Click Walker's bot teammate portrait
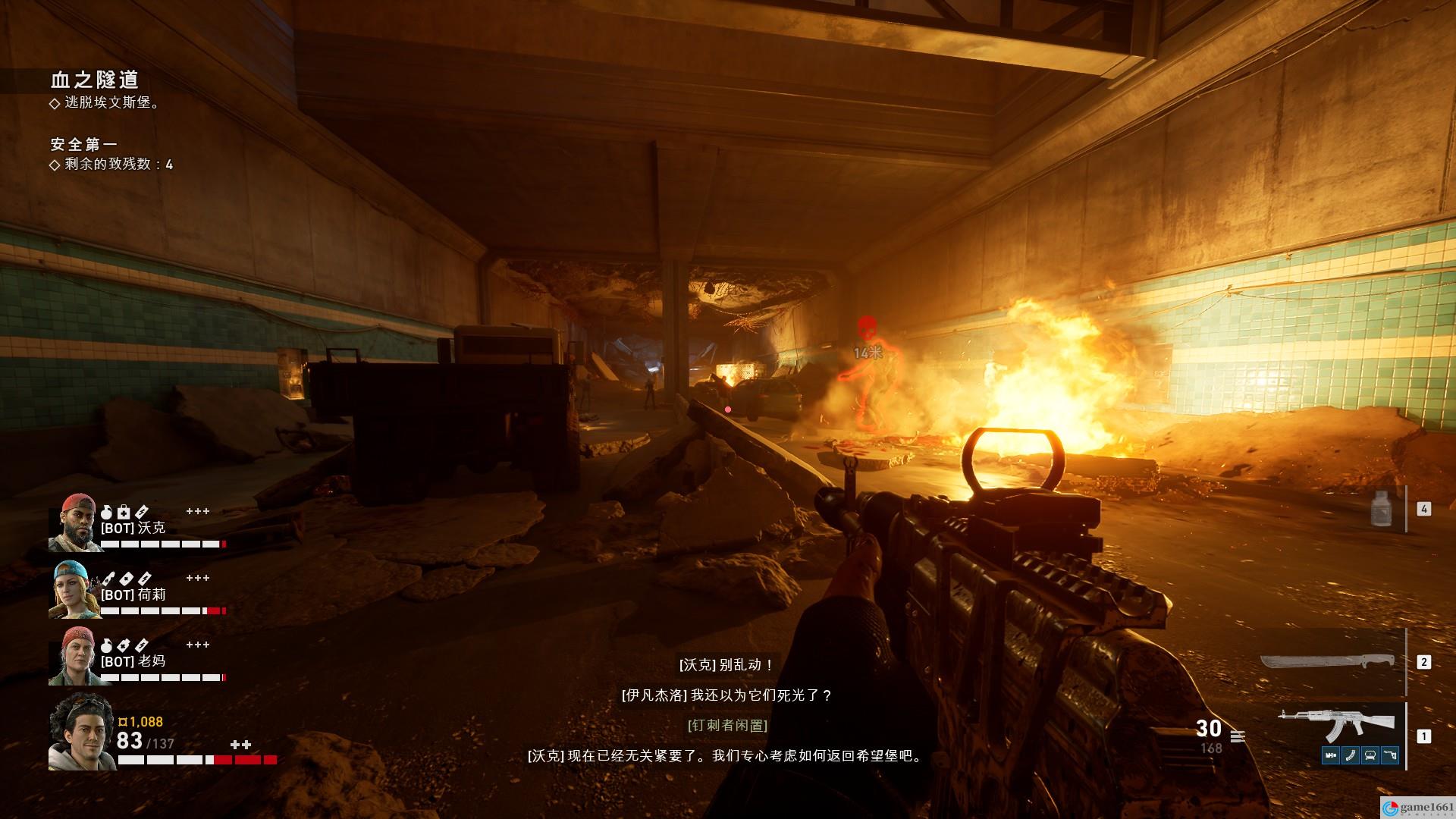This screenshot has height=819, width=1456. (x=74, y=522)
